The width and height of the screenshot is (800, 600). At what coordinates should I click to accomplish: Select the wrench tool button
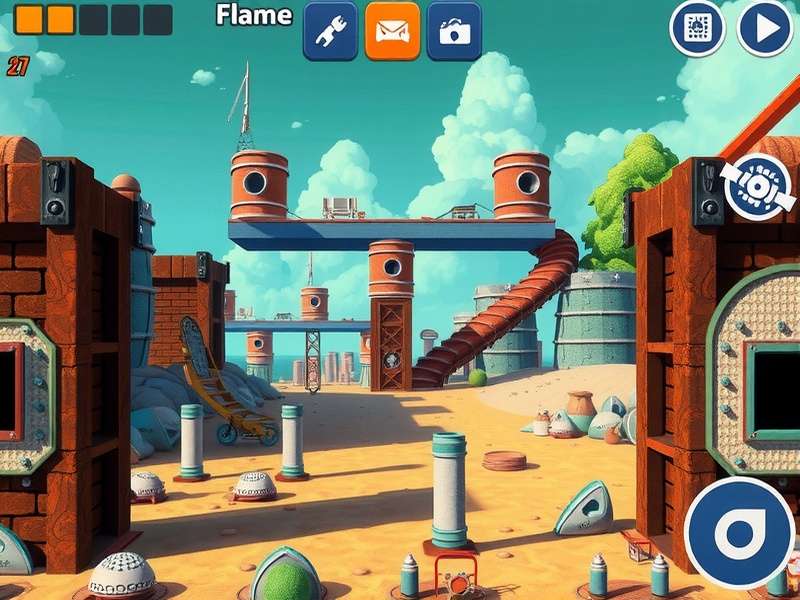coord(330,31)
